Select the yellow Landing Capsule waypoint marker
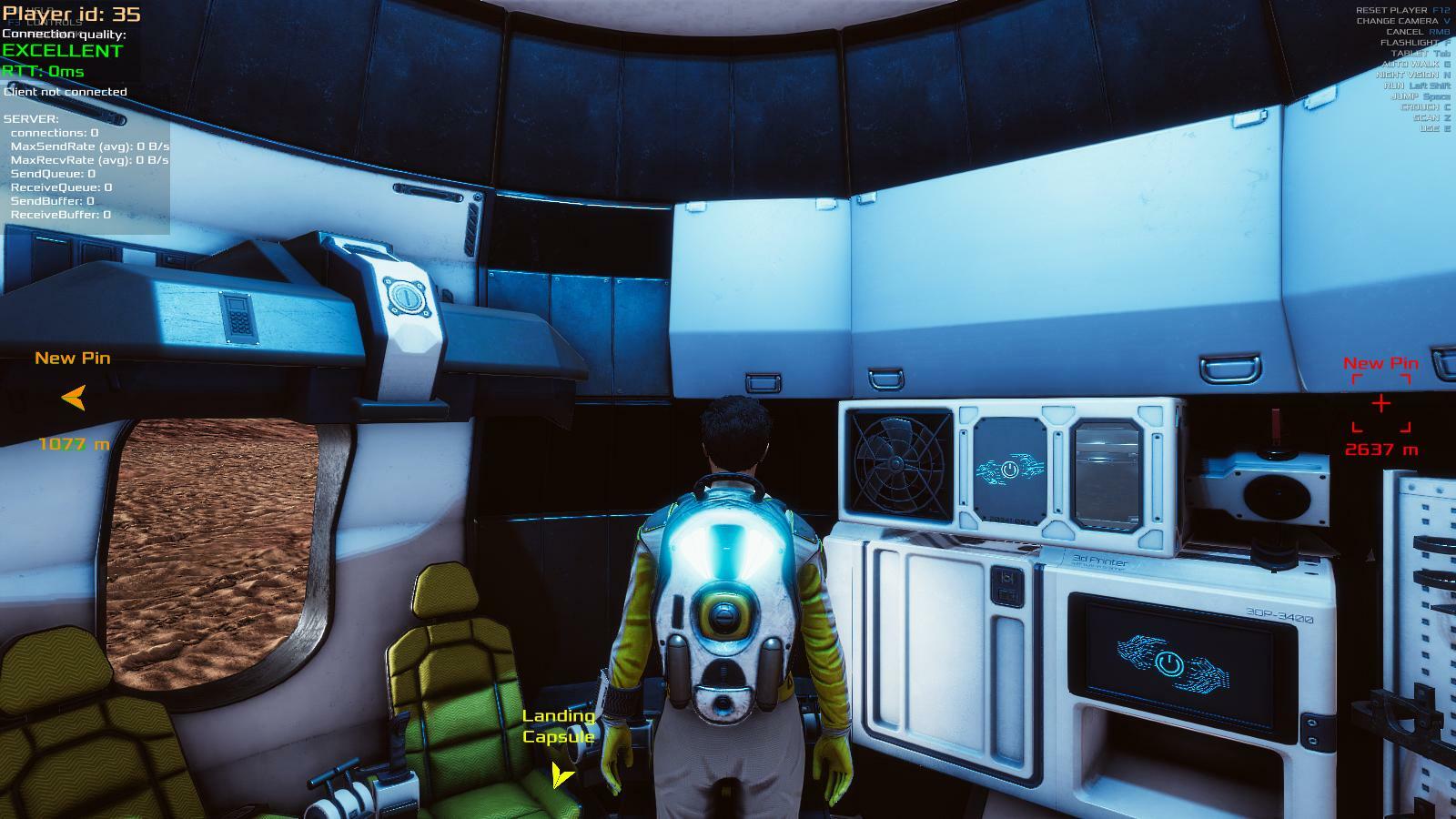This screenshot has width=1456, height=819. coord(561,775)
